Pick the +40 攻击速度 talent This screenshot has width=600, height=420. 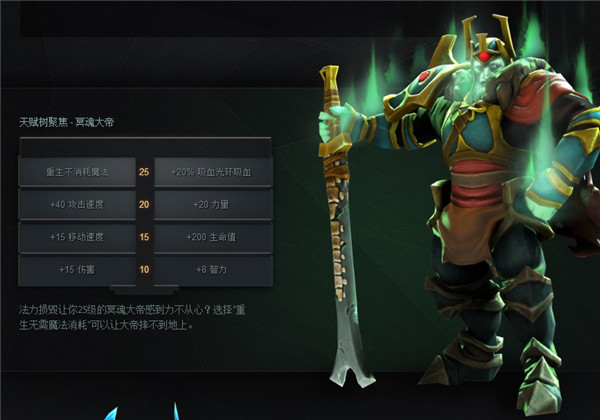pyautogui.click(x=76, y=205)
